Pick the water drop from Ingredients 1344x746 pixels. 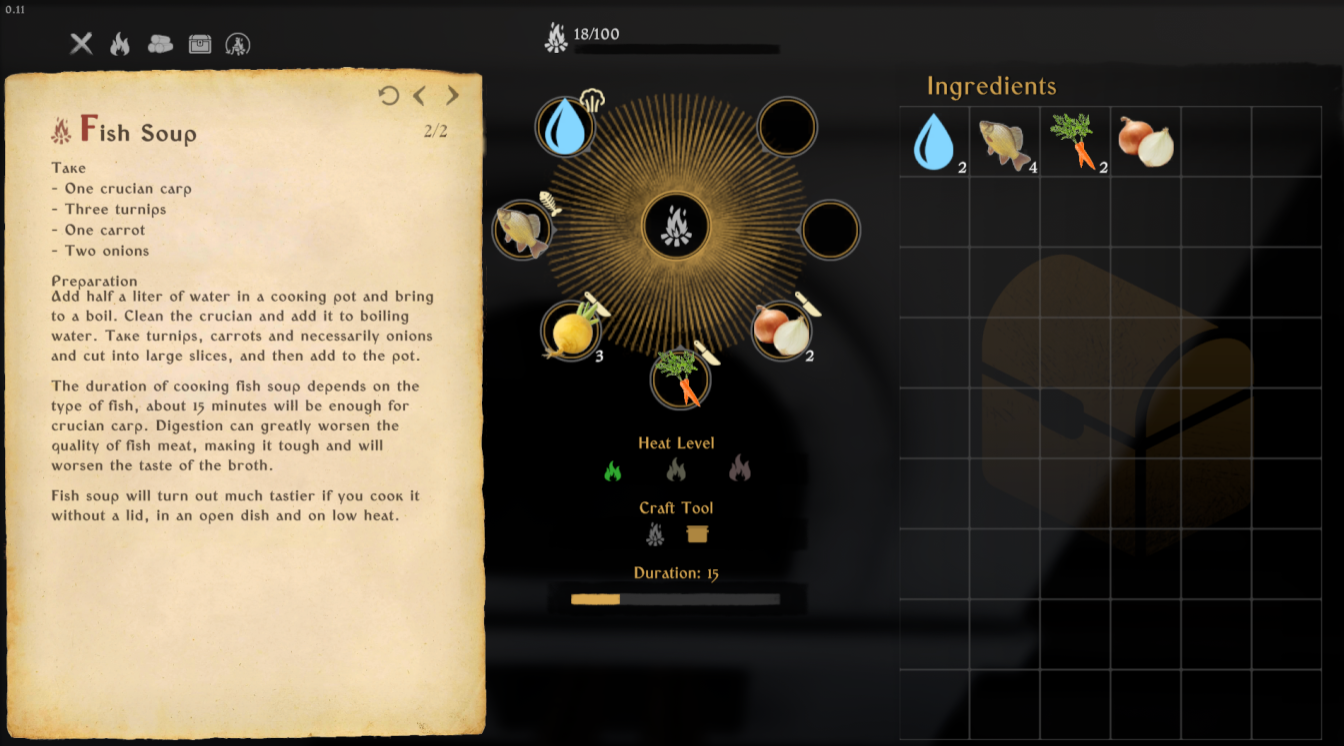[934, 142]
